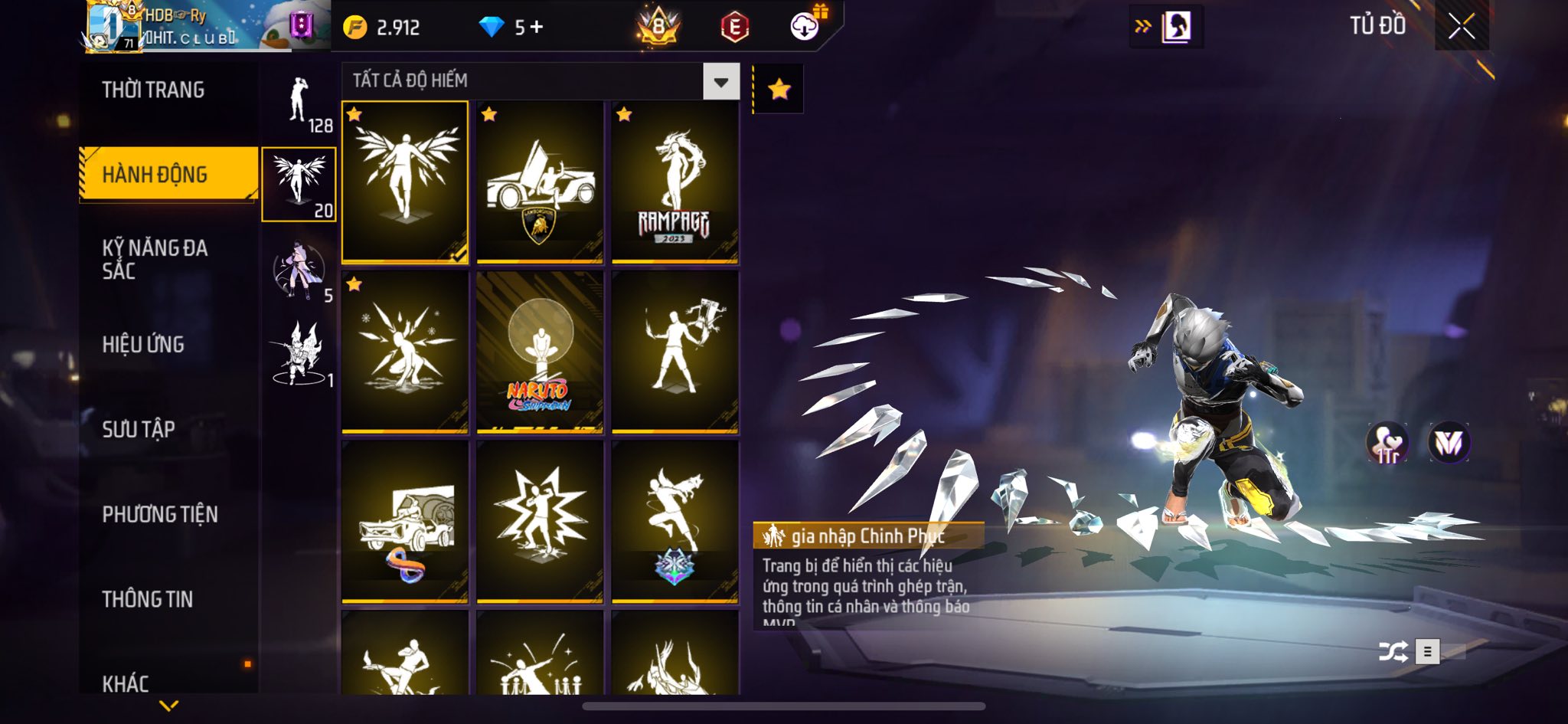The image size is (1568, 724).
Task: Pick the Naruto Shippuden emote
Action: pyautogui.click(x=540, y=352)
